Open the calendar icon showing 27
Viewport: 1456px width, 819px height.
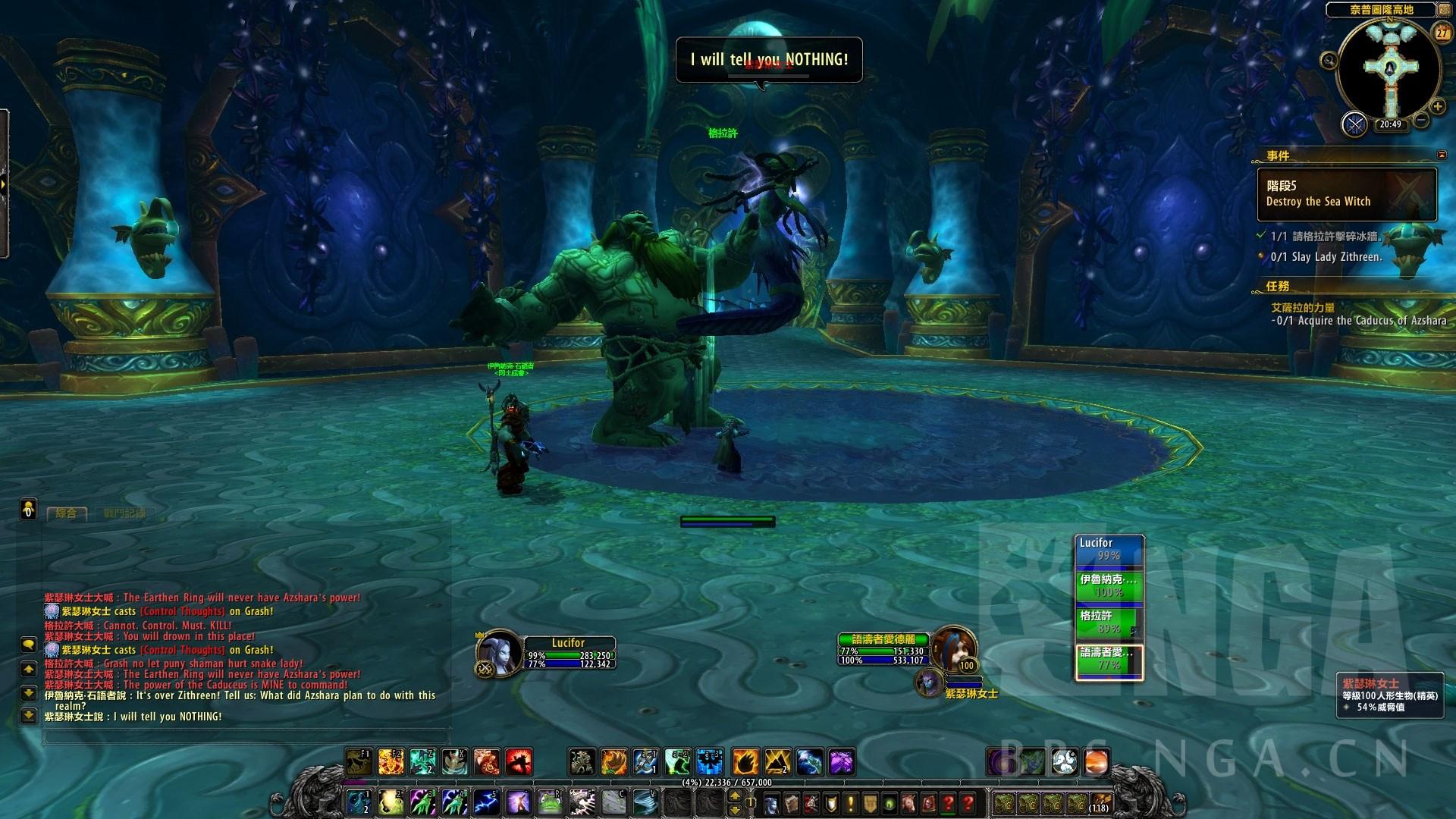(x=1442, y=33)
